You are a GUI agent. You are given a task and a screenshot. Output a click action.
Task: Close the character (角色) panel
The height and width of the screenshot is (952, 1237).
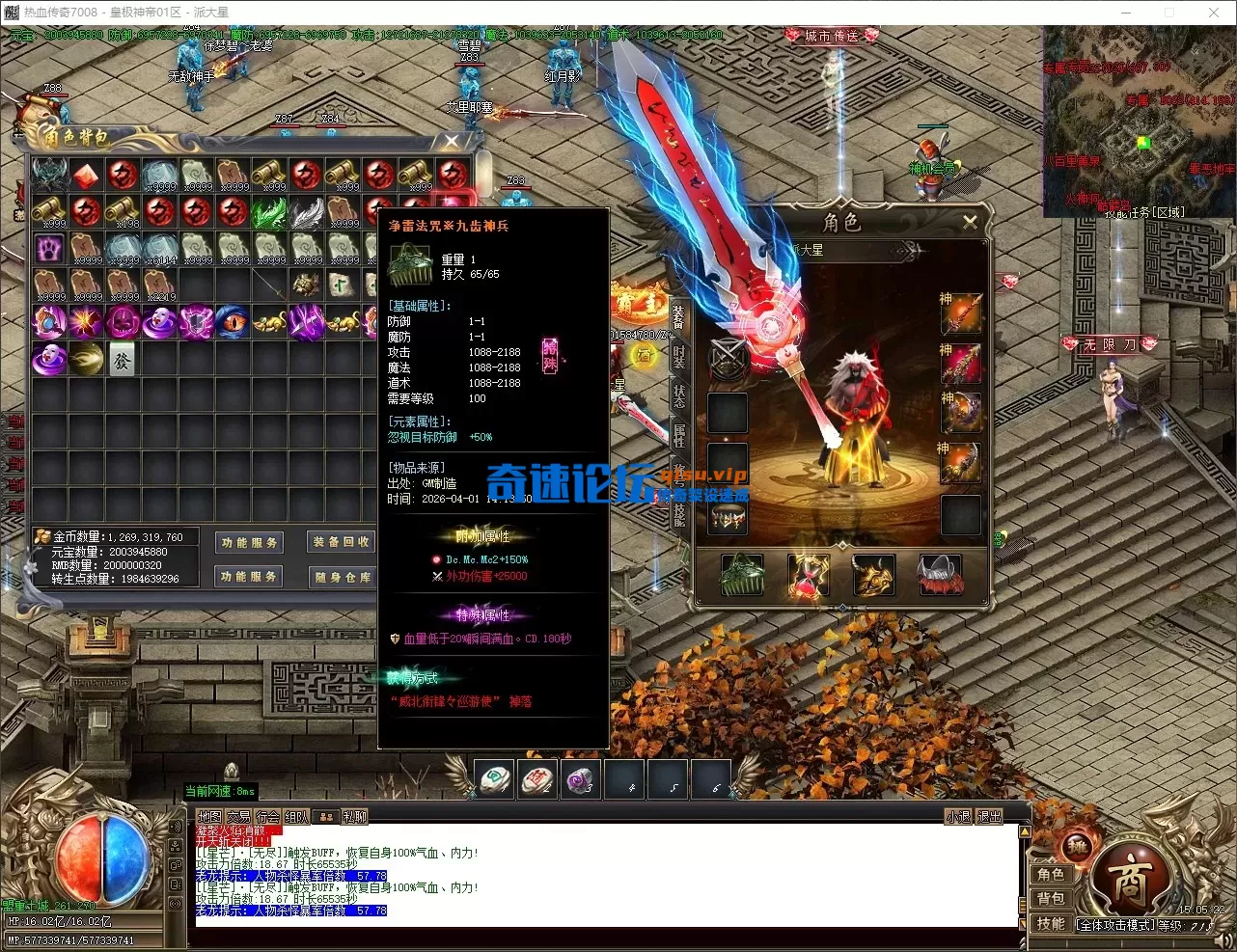pos(970,222)
